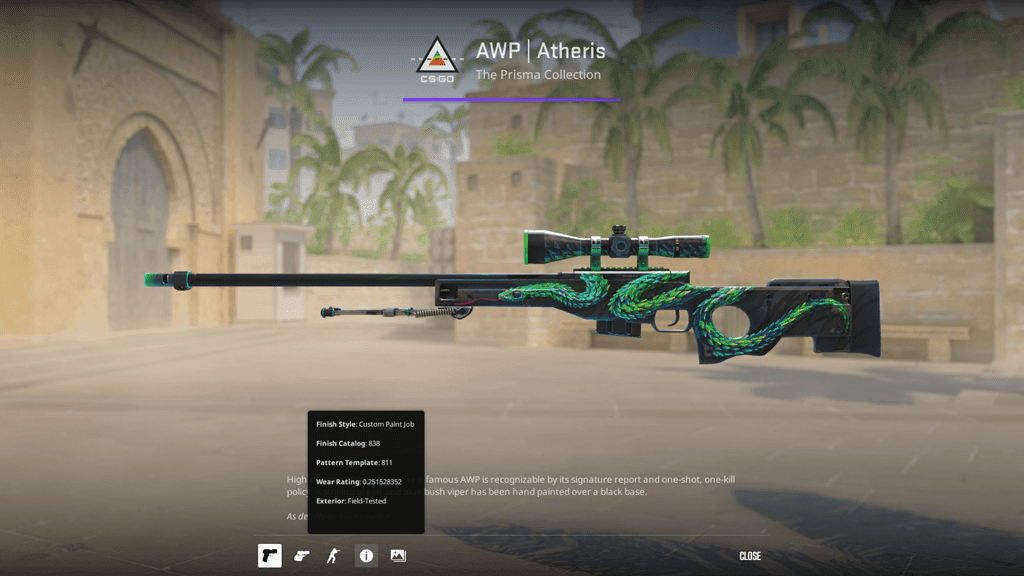Switch to the hand-held gun view
1024x576 pixels.
[302, 556]
